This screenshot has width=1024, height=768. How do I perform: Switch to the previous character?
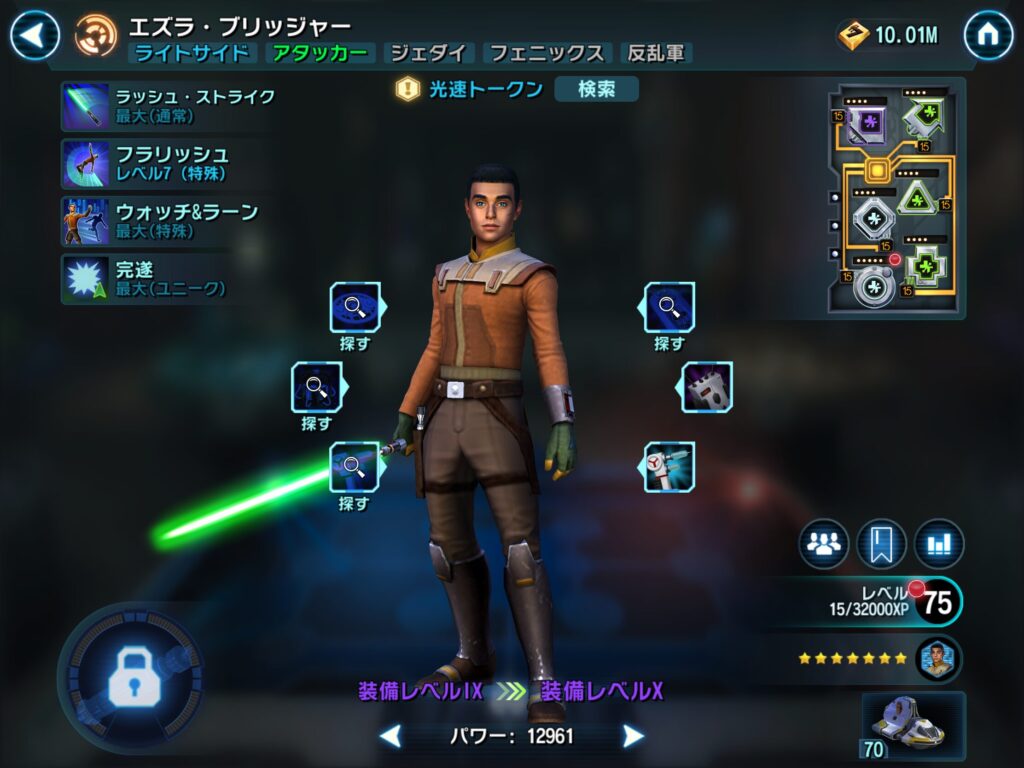[x=391, y=737]
